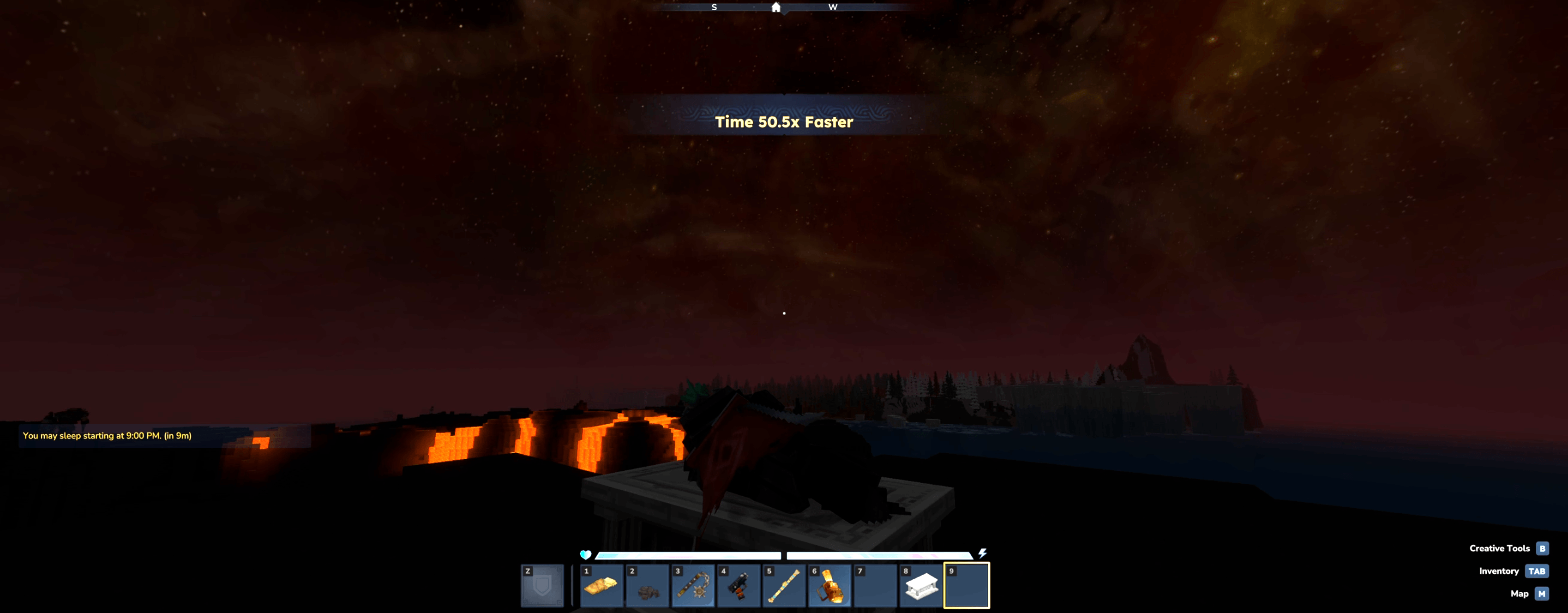Choose the dark rubble item in slot 2
This screenshot has width=1568, height=613.
pos(647,586)
